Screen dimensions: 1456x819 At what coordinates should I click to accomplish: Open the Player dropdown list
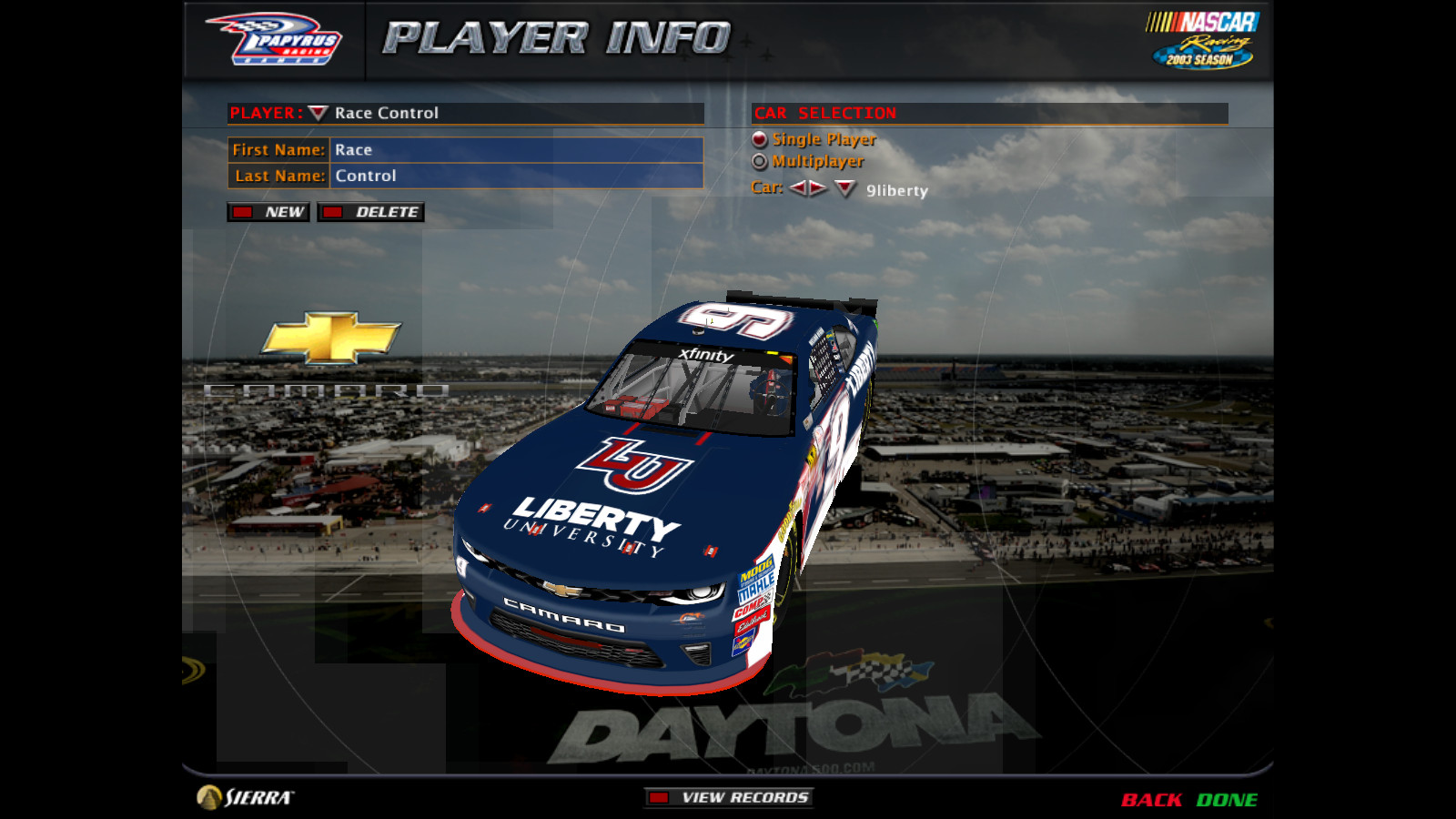click(x=318, y=113)
